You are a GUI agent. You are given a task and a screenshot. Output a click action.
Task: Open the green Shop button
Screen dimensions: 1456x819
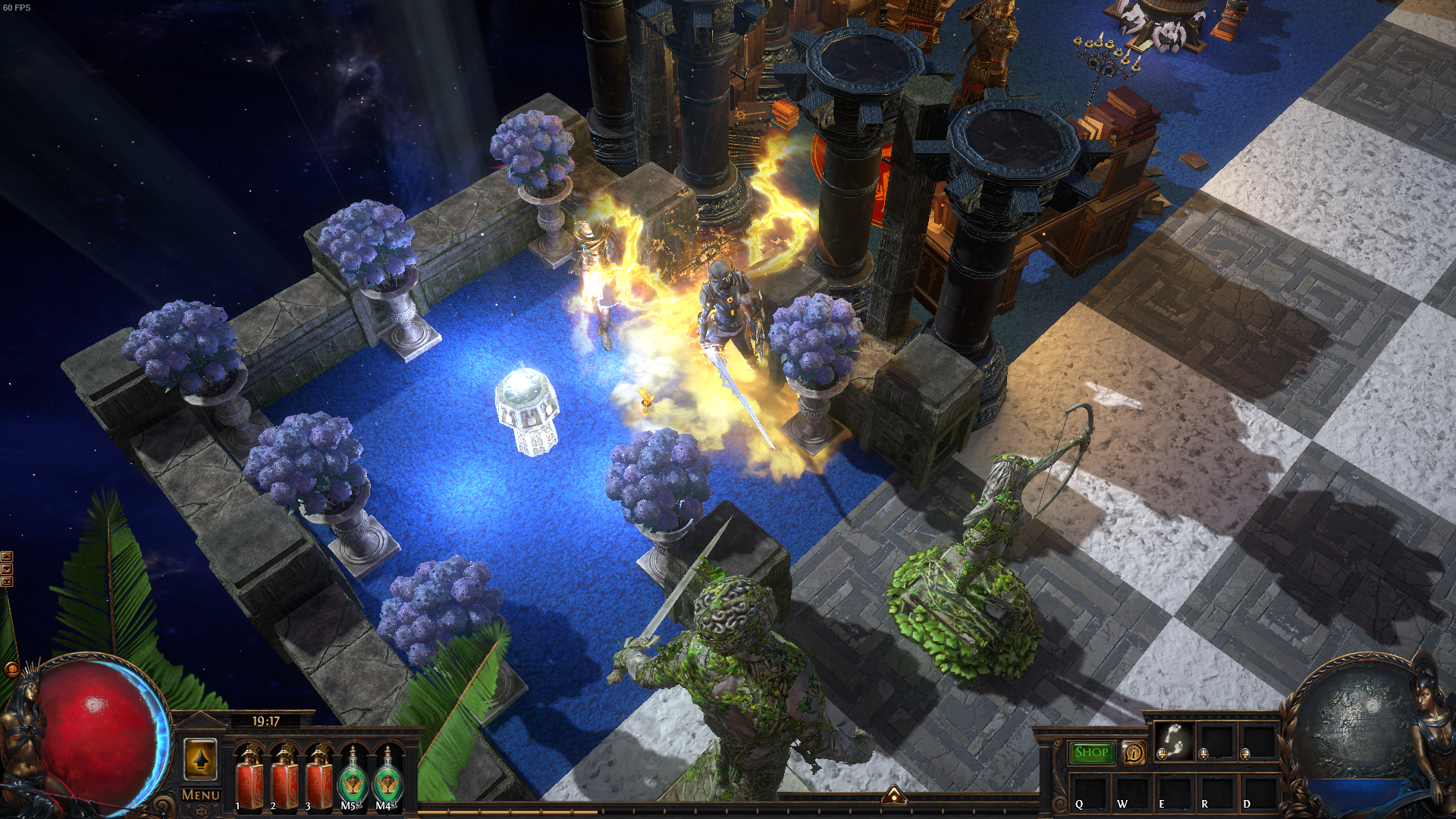point(1091,752)
